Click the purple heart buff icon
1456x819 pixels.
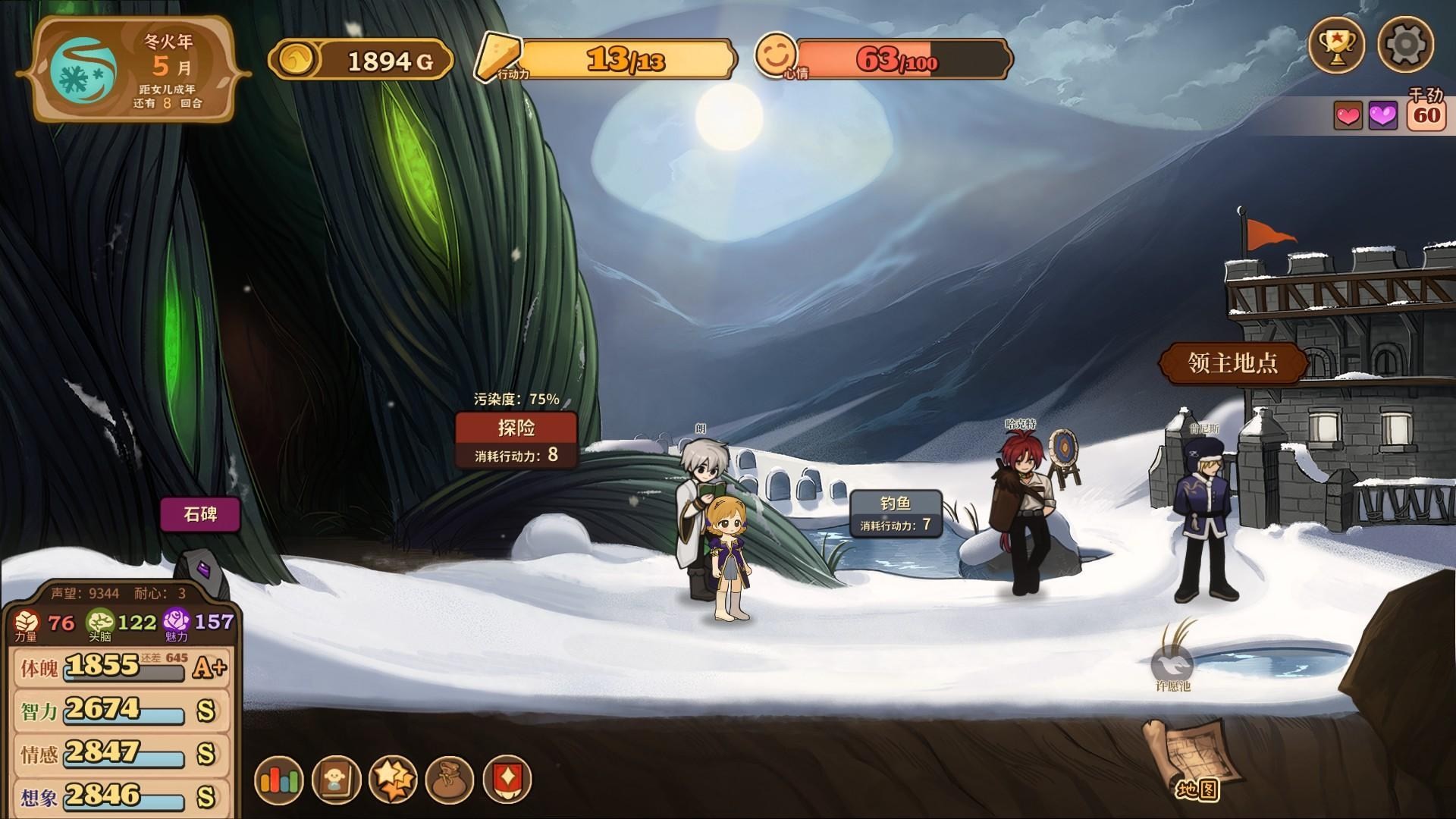click(1382, 116)
